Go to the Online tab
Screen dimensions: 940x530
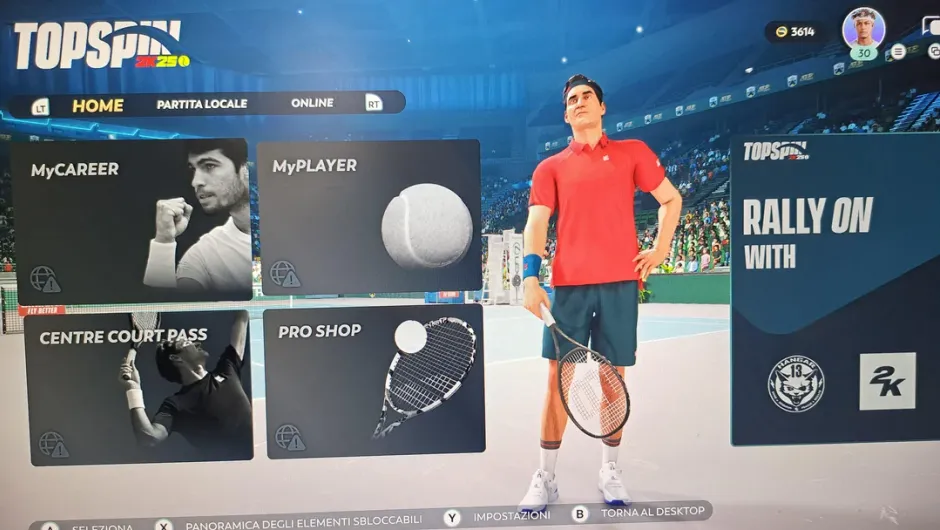tap(312, 103)
